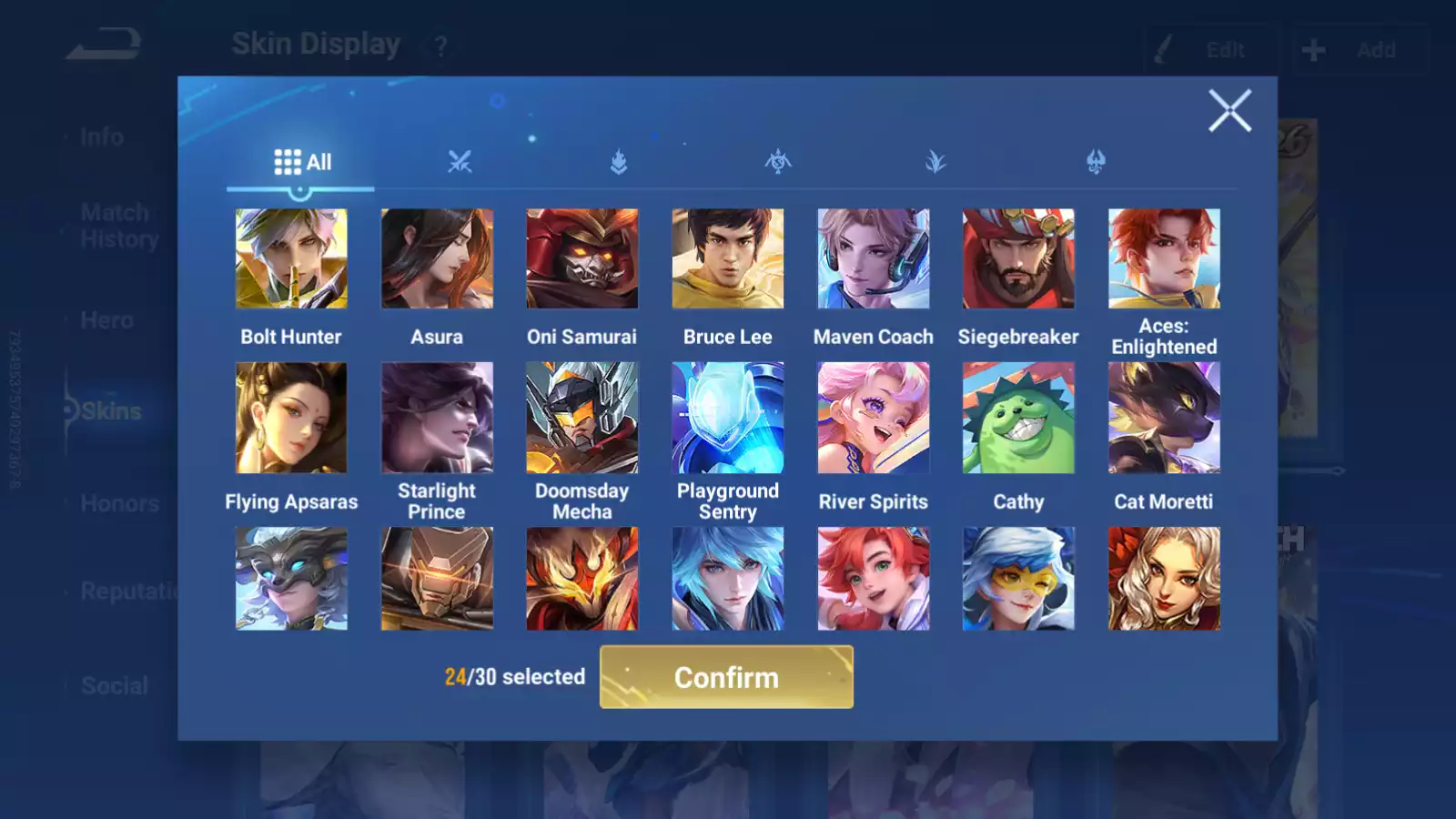Choose the Cathy green dinosaur skin

pos(1018,419)
